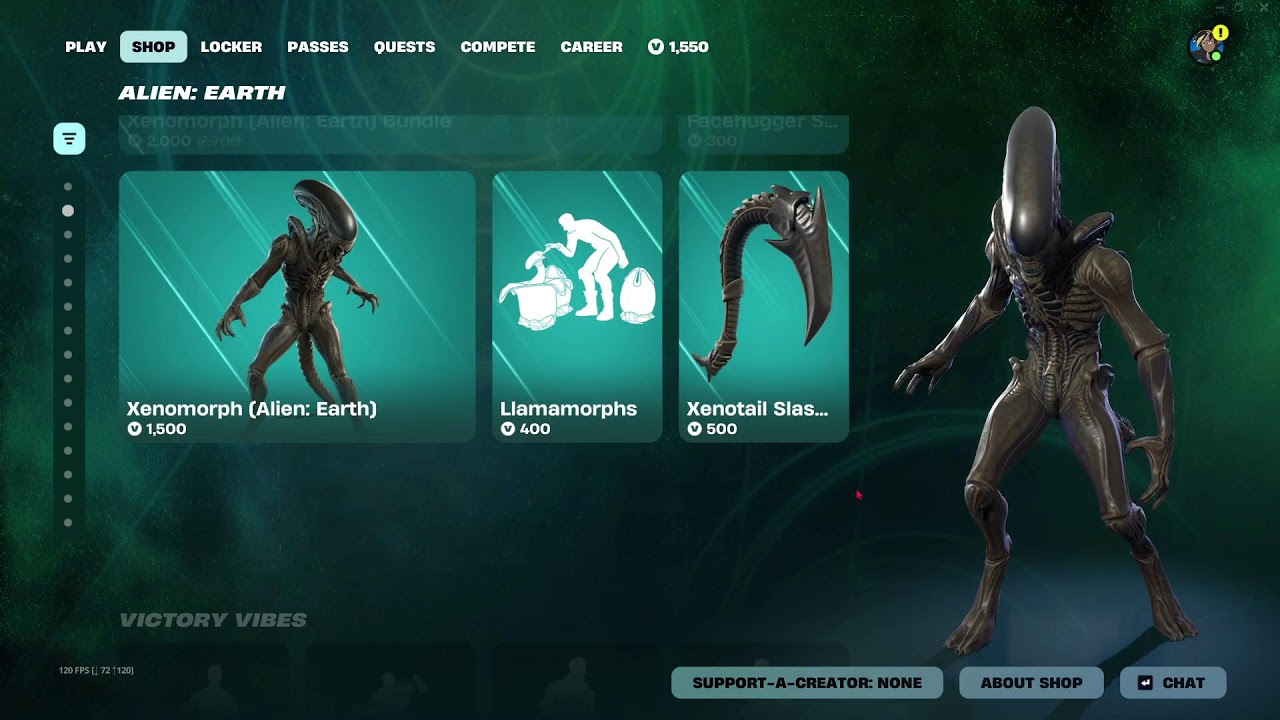This screenshot has width=1280, height=720.
Task: Open the player profile avatar
Action: tap(1206, 46)
